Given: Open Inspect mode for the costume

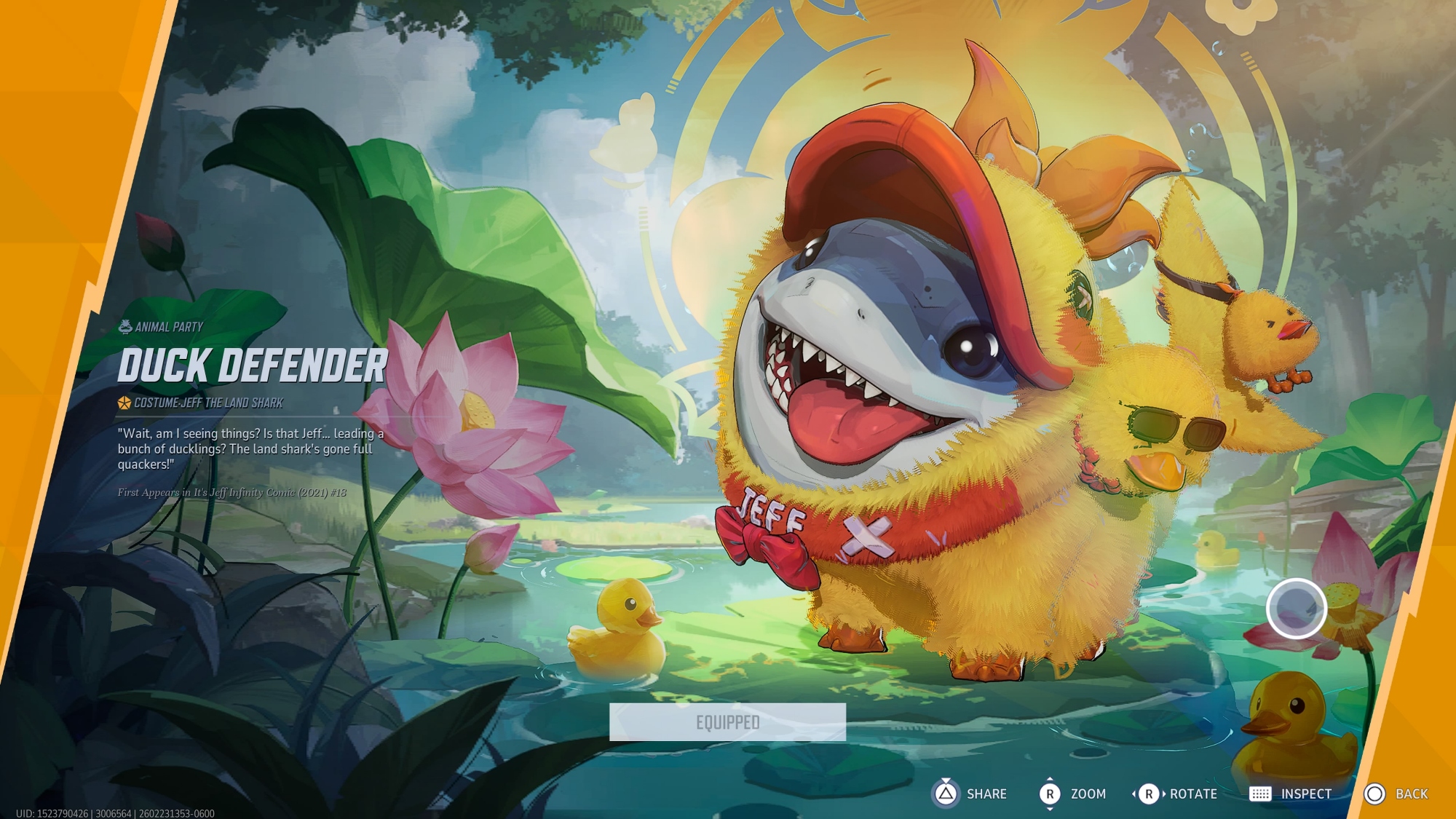Looking at the screenshot, I should click(x=1290, y=794).
